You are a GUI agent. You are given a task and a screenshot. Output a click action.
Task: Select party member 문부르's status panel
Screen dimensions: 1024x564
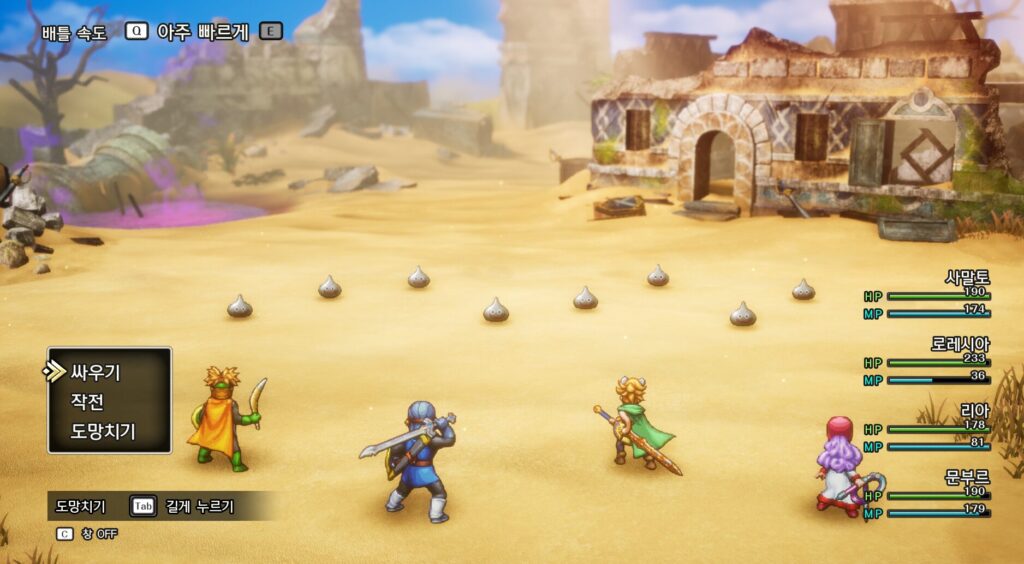(x=927, y=495)
